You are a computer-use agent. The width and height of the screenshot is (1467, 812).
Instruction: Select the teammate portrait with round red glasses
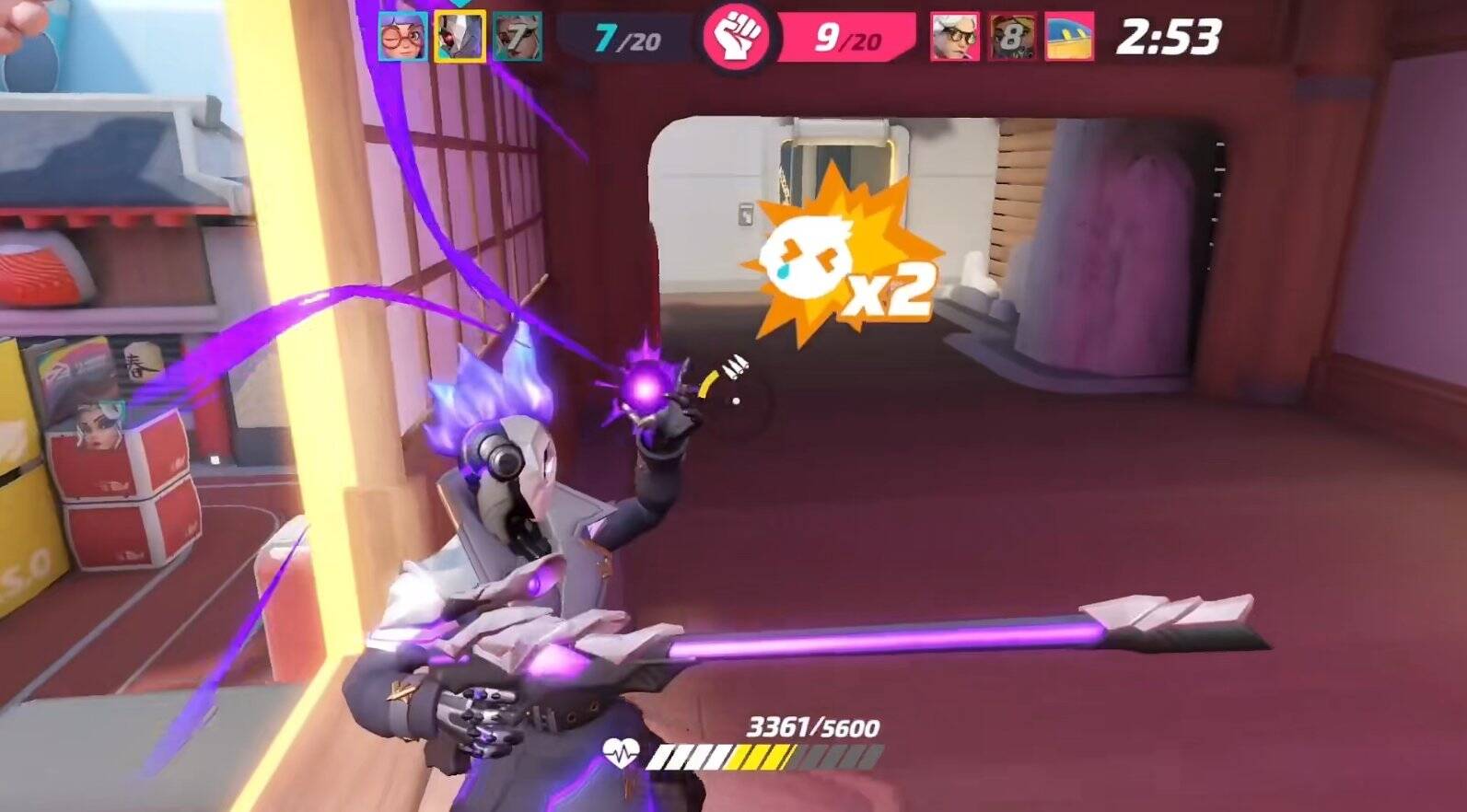402,38
